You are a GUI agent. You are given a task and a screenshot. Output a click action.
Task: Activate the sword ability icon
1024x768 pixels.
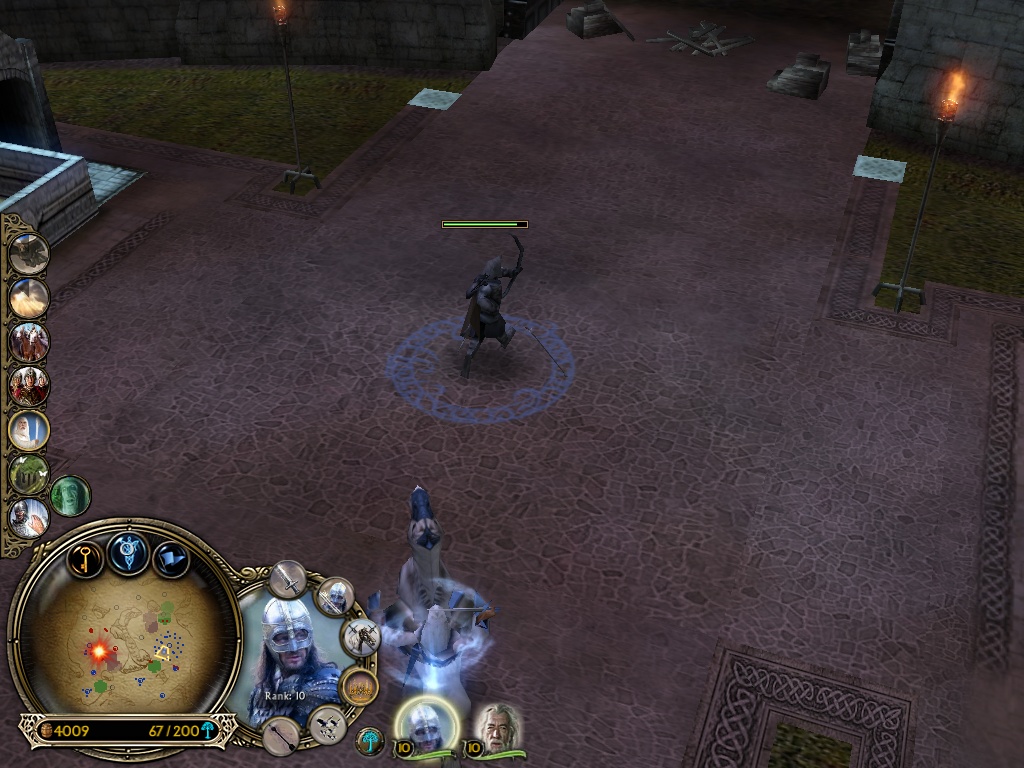tap(288, 579)
